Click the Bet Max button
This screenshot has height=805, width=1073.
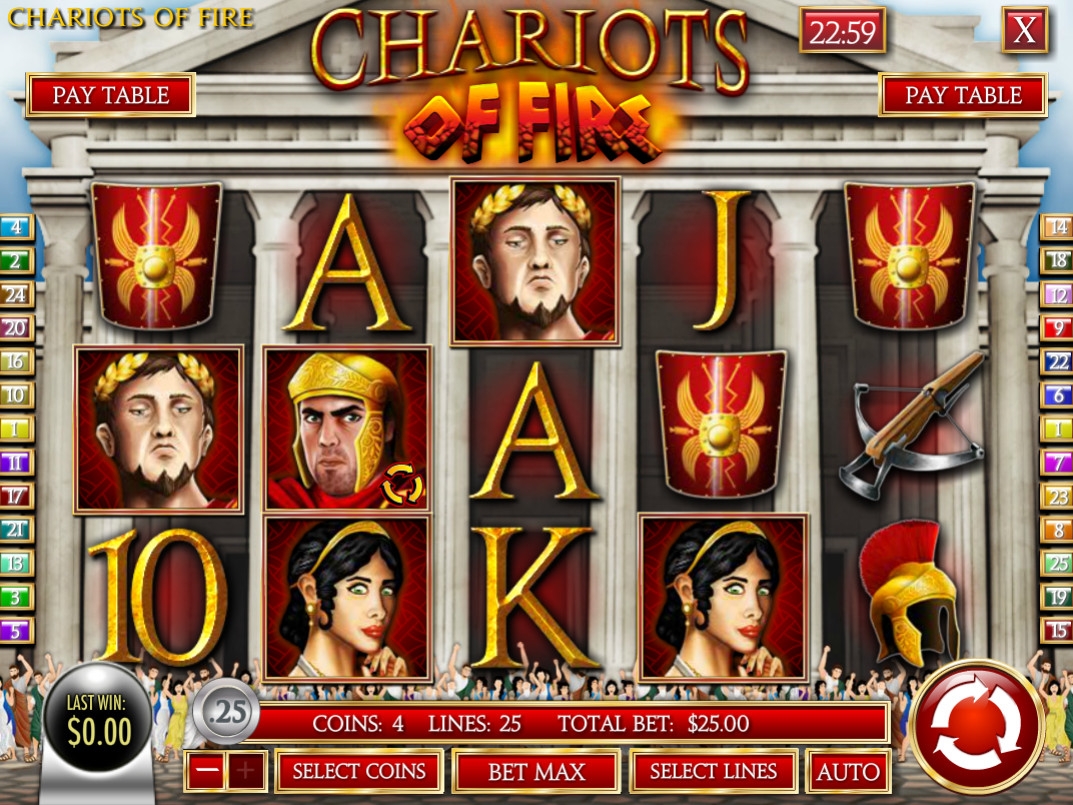click(x=536, y=771)
